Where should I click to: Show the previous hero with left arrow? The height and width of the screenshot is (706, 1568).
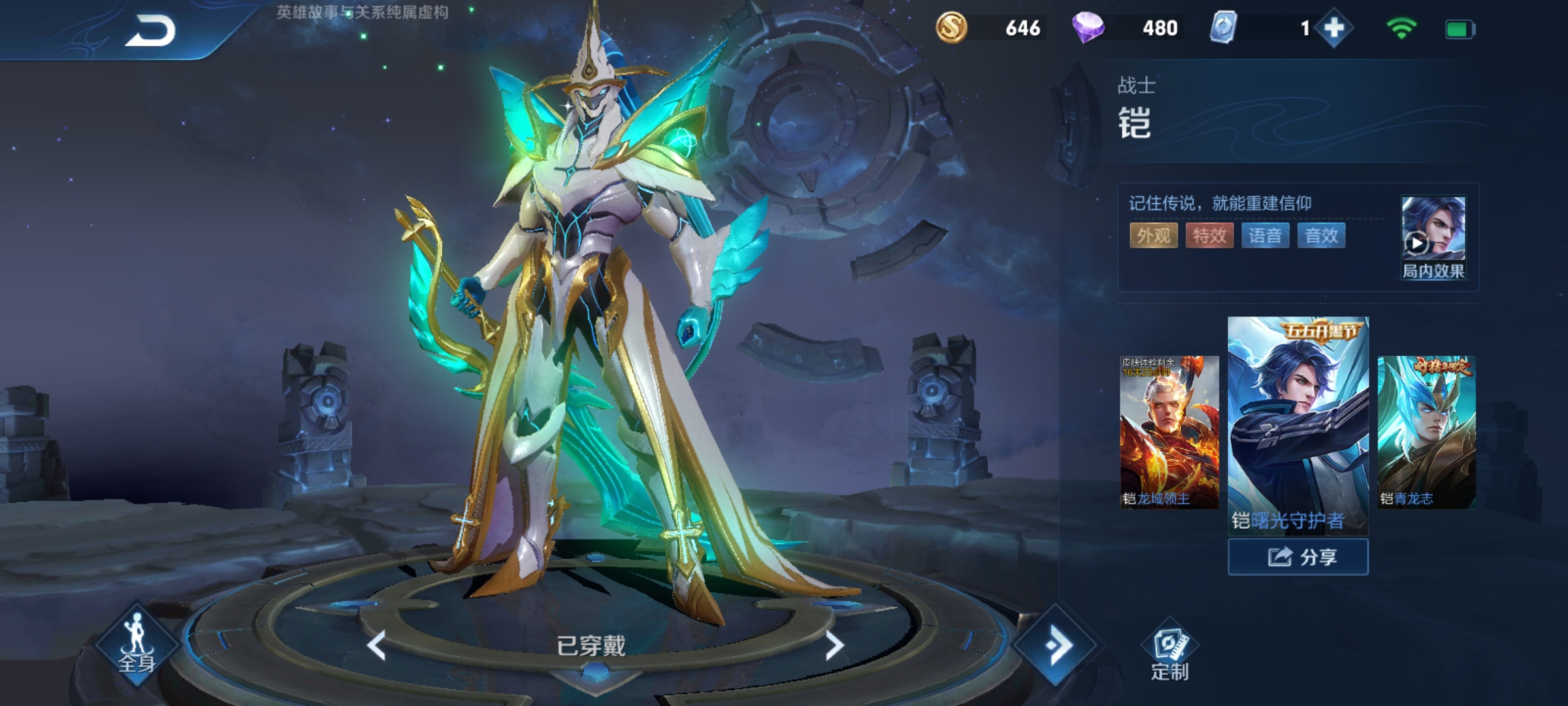click(377, 646)
